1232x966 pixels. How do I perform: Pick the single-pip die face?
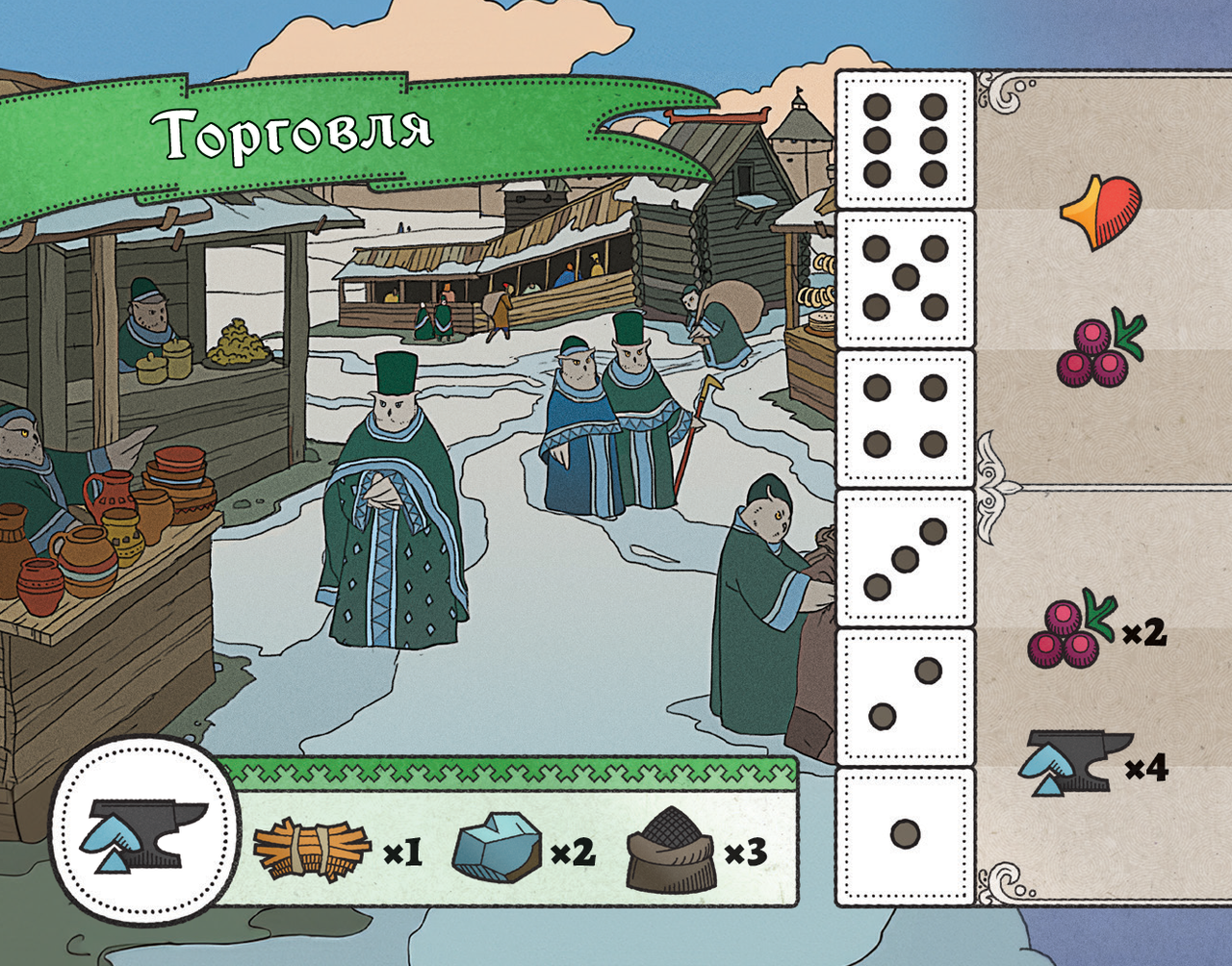click(905, 834)
